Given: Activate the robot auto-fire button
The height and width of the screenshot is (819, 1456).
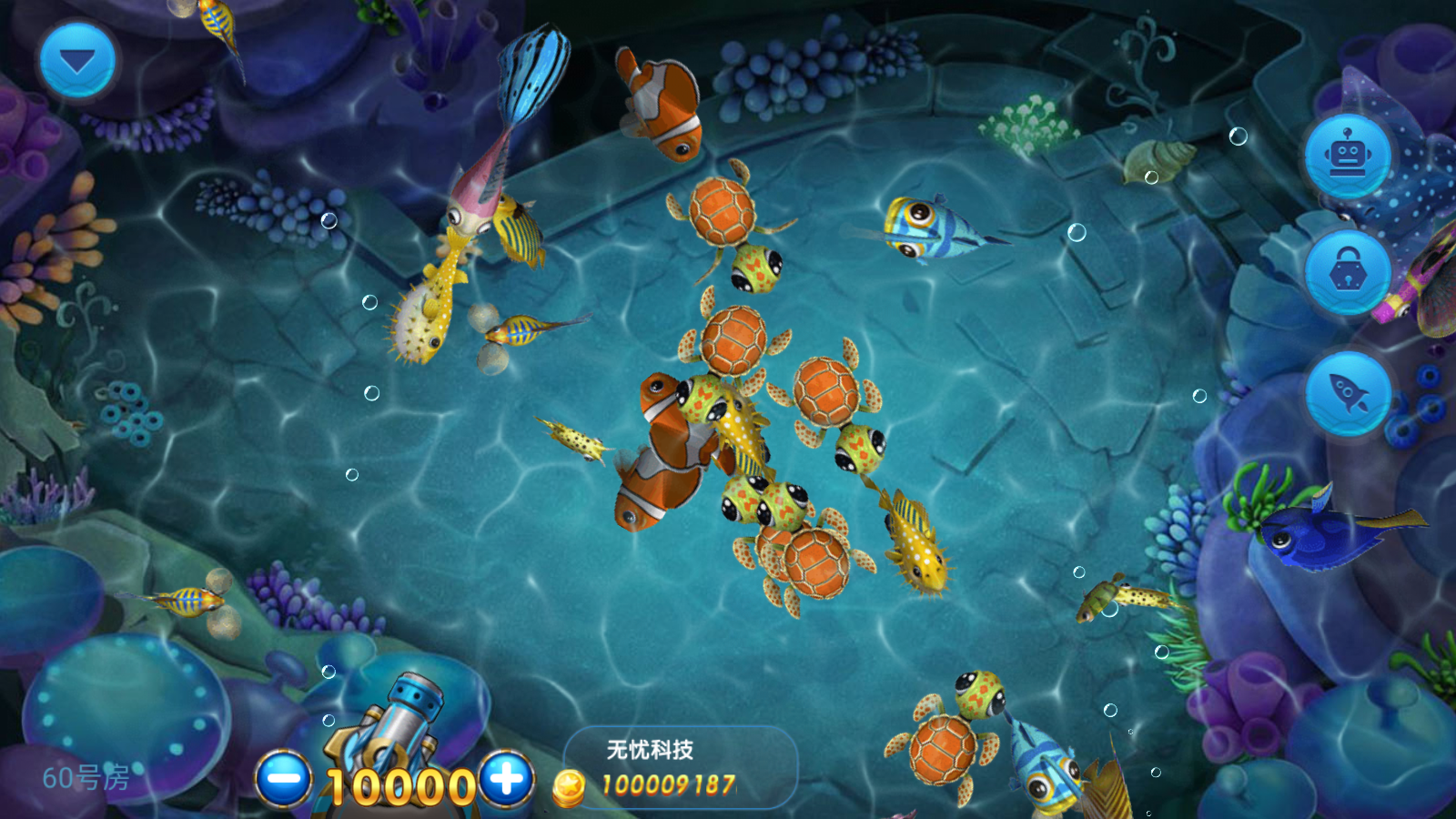Looking at the screenshot, I should coord(1348,157).
